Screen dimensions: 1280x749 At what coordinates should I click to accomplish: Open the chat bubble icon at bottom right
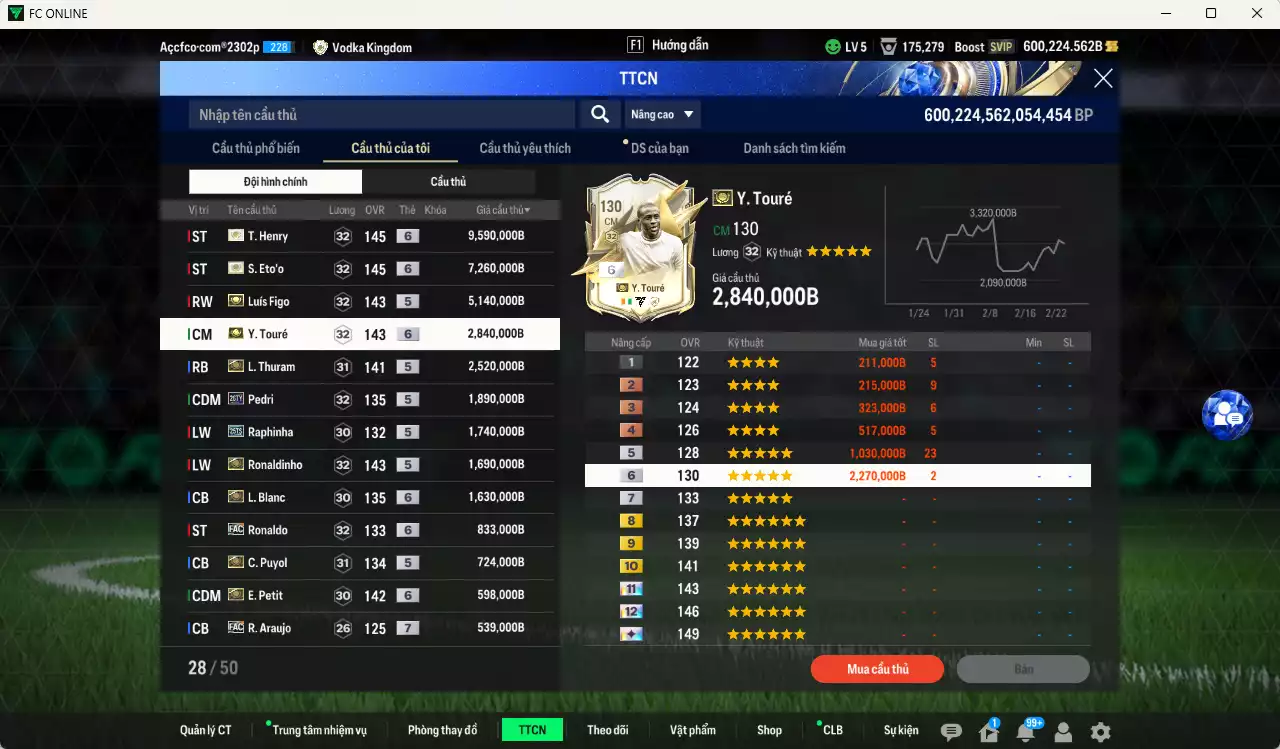click(x=949, y=733)
